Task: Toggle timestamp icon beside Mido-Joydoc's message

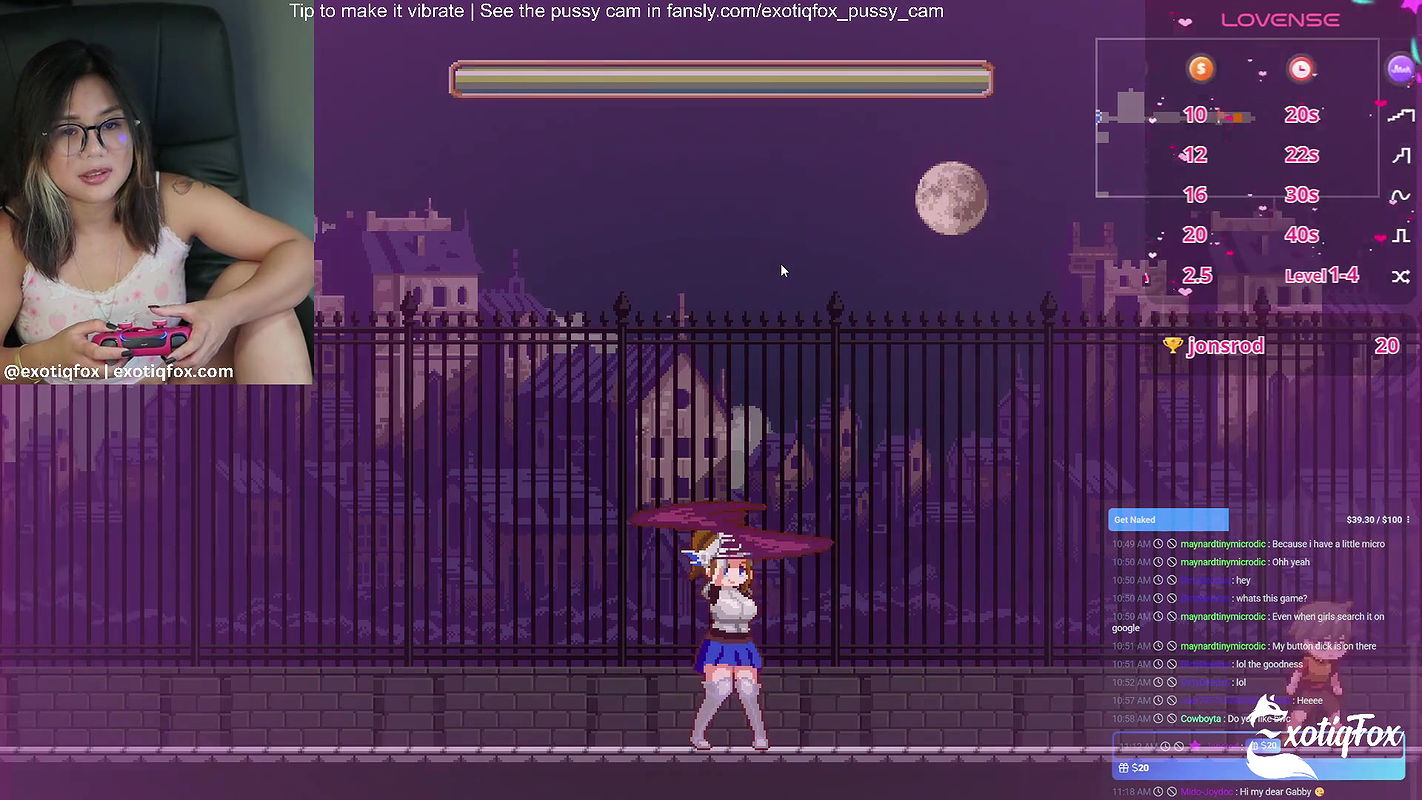Action: [x=1158, y=790]
